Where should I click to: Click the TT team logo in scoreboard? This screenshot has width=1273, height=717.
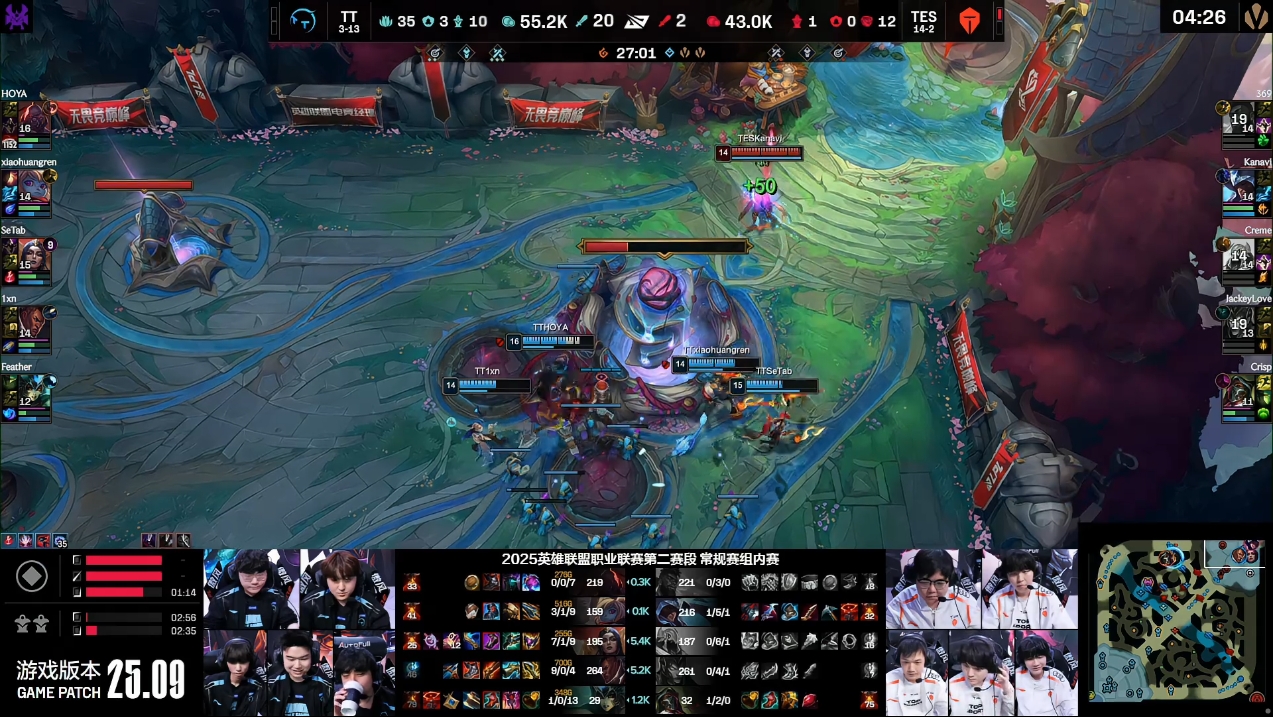point(302,21)
